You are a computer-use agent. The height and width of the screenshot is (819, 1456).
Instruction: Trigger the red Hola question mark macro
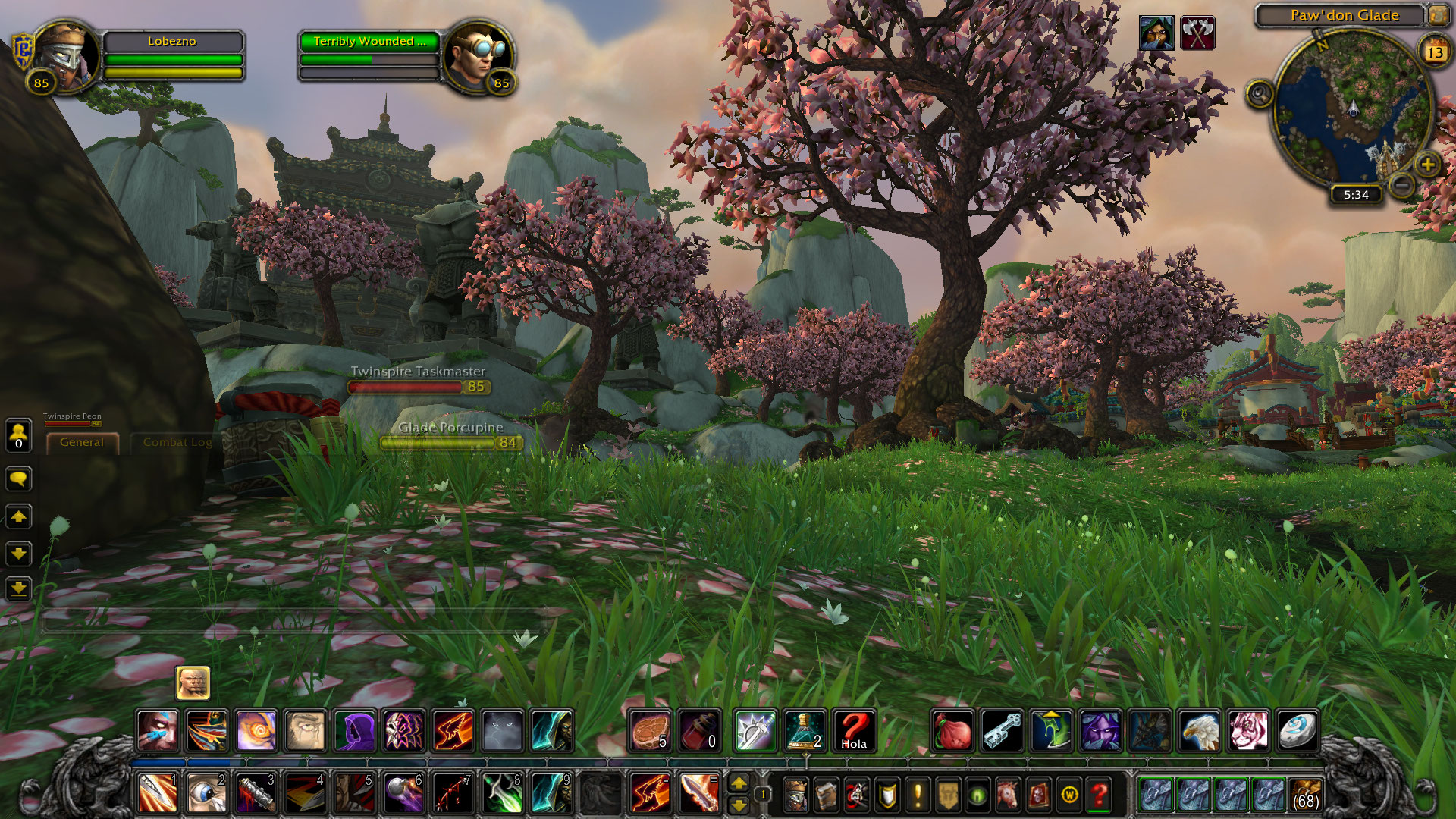(x=854, y=731)
